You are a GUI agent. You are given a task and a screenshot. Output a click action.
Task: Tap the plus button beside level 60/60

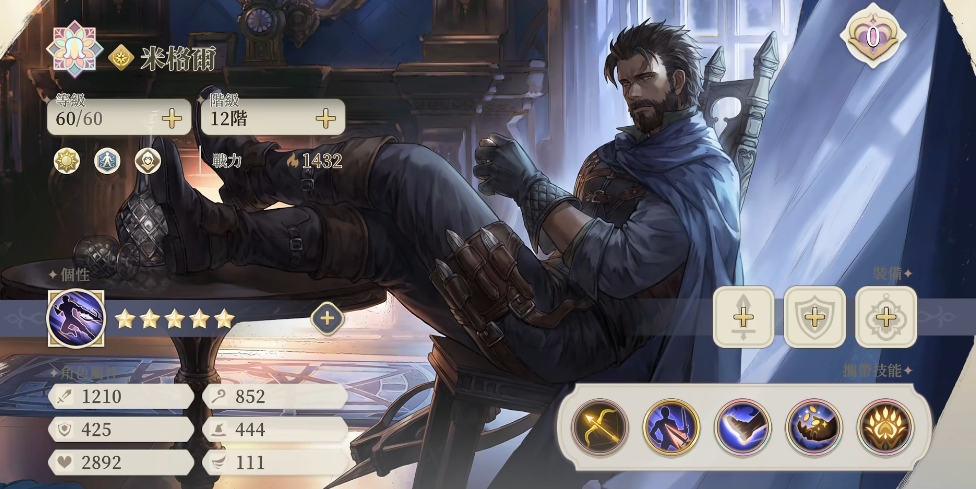[x=172, y=118]
